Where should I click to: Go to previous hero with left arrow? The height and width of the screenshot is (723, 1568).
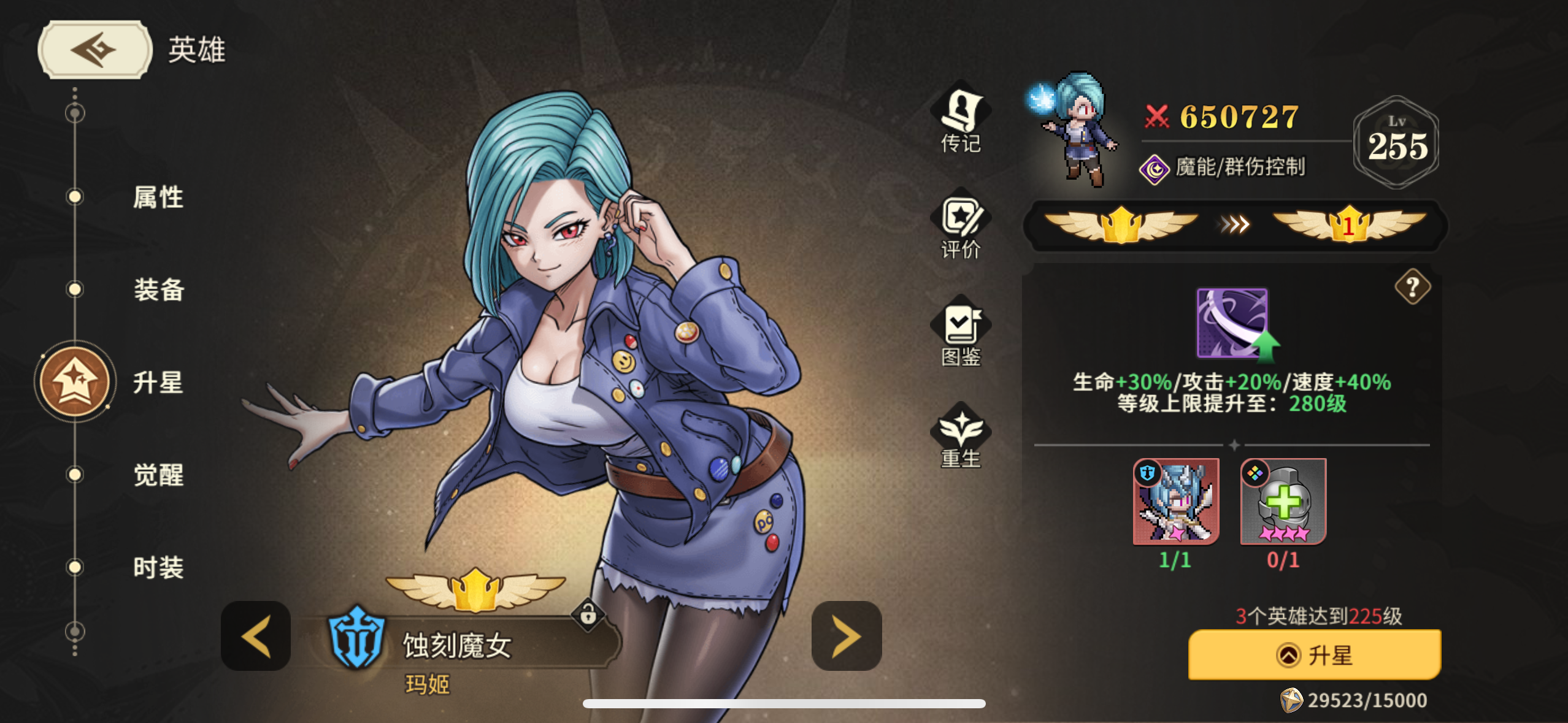tap(255, 635)
